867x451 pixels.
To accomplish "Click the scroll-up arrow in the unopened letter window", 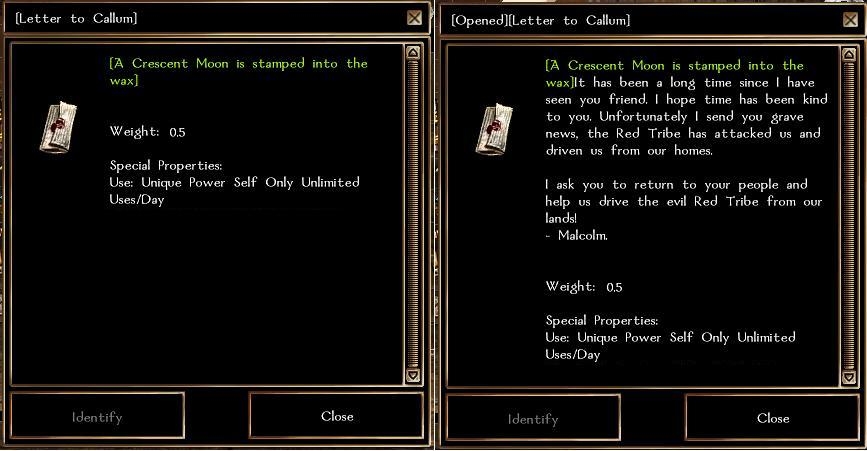I will pyautogui.click(x=414, y=53).
